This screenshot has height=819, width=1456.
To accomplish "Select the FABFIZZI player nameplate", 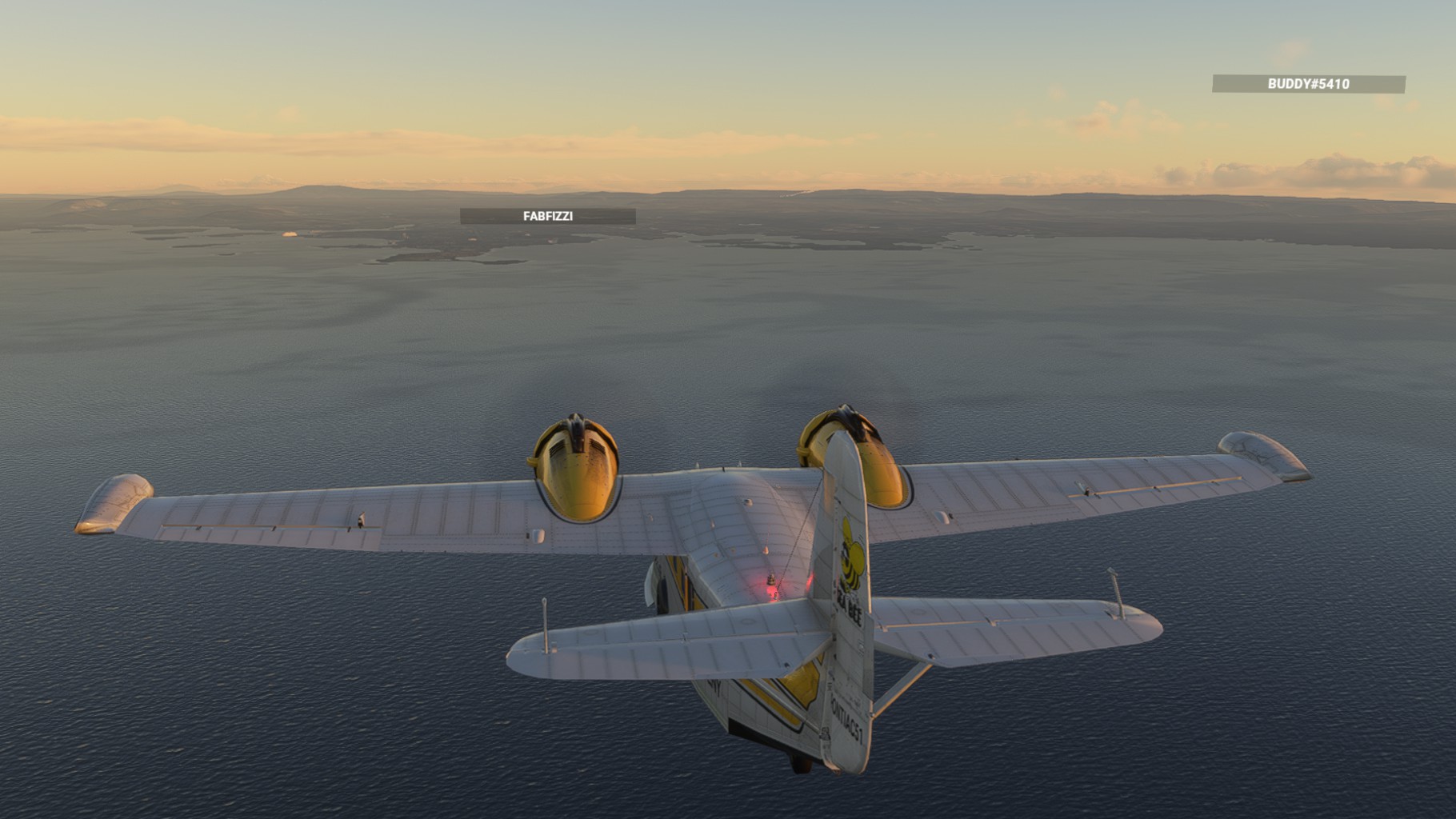I will pos(548,216).
